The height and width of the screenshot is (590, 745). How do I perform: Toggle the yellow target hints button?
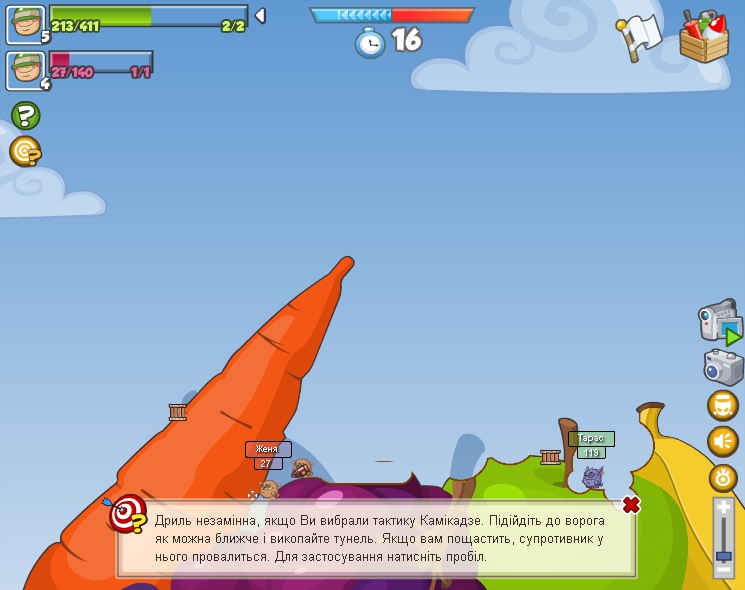pos(25,151)
